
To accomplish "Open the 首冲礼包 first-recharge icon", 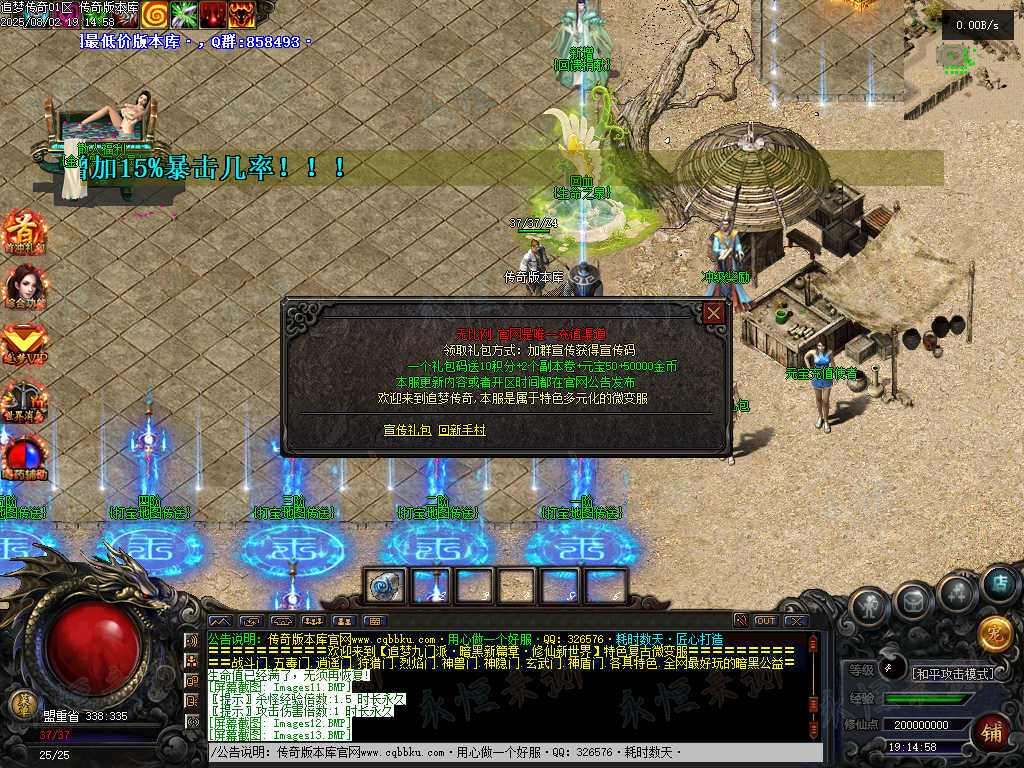I will coord(22,232).
